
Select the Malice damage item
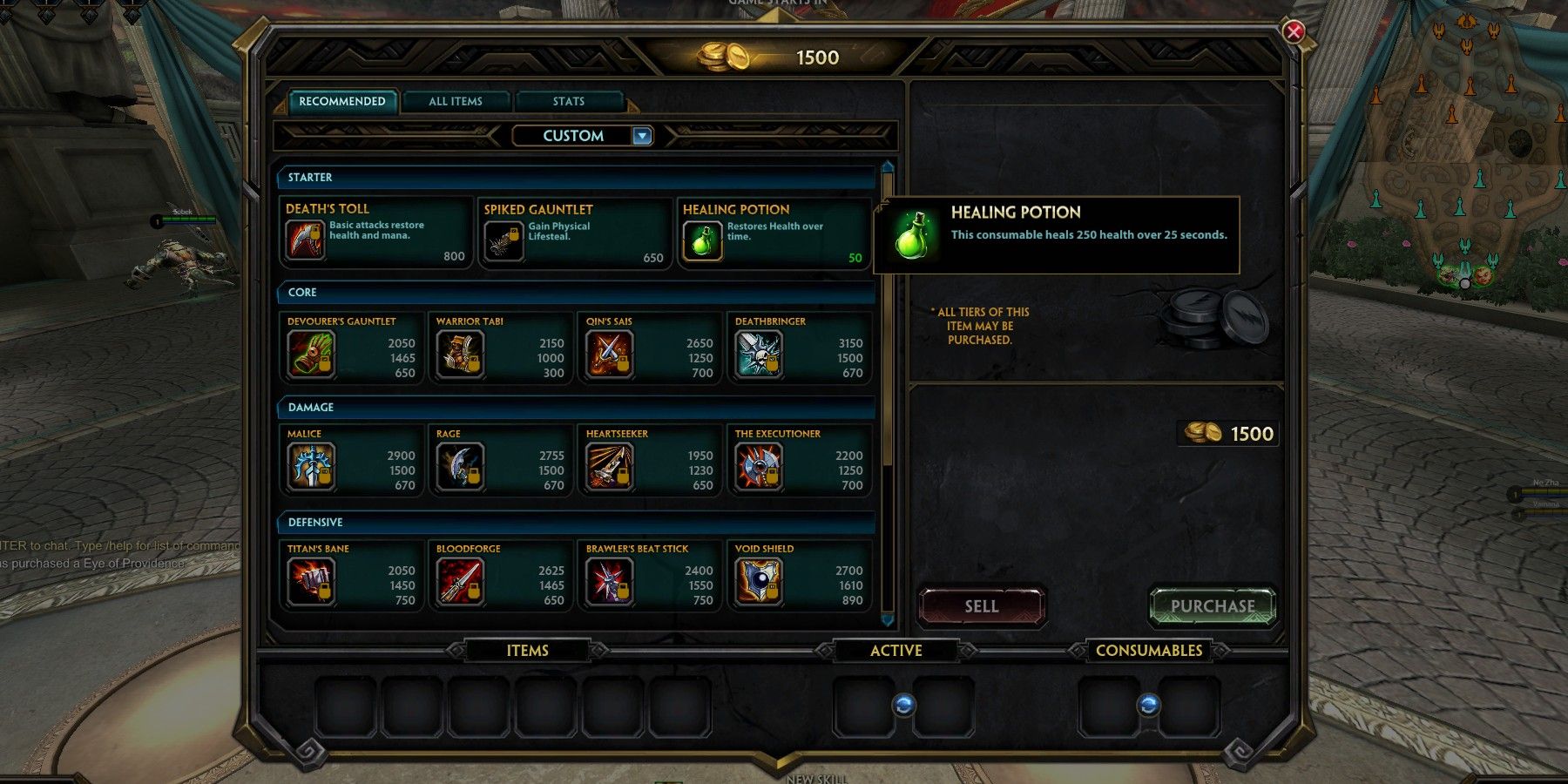(310, 468)
